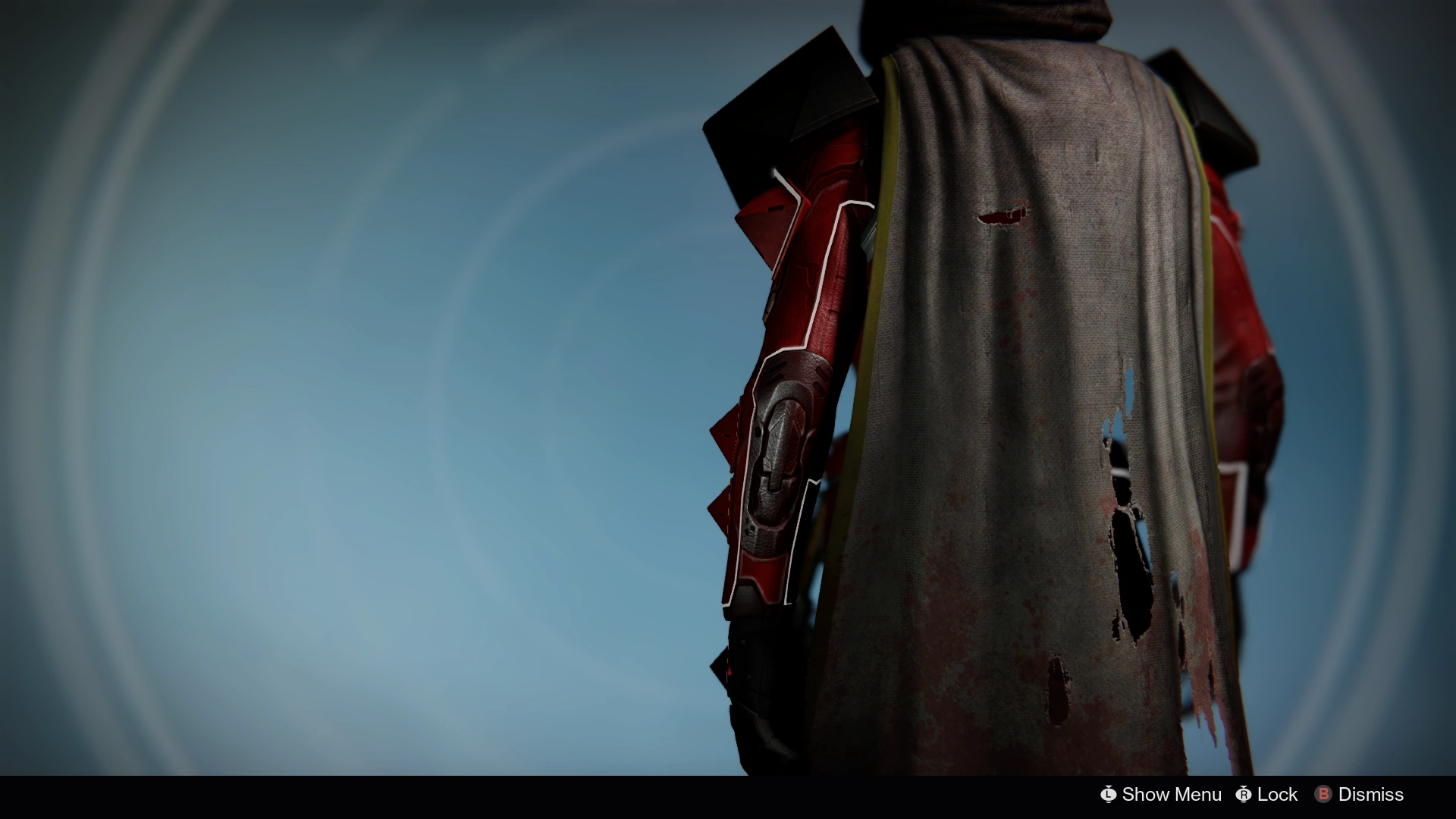Select the Dismiss entry in prompt bar
The height and width of the screenshot is (819, 1456).
tap(1369, 795)
